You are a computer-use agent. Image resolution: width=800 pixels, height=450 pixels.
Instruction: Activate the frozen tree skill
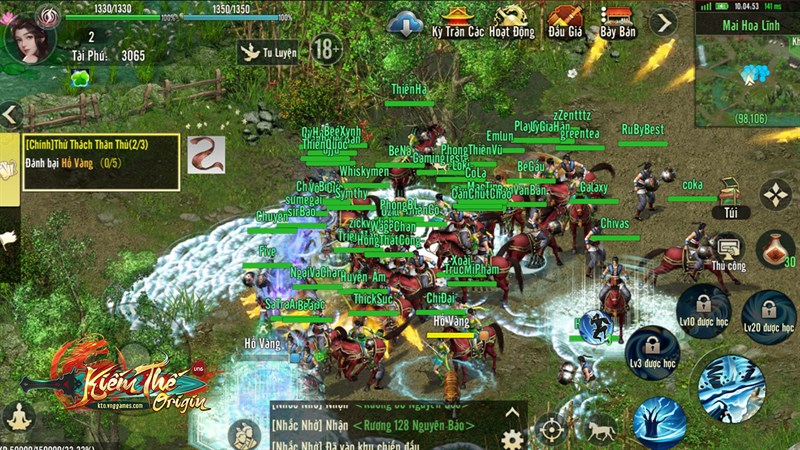click(661, 421)
